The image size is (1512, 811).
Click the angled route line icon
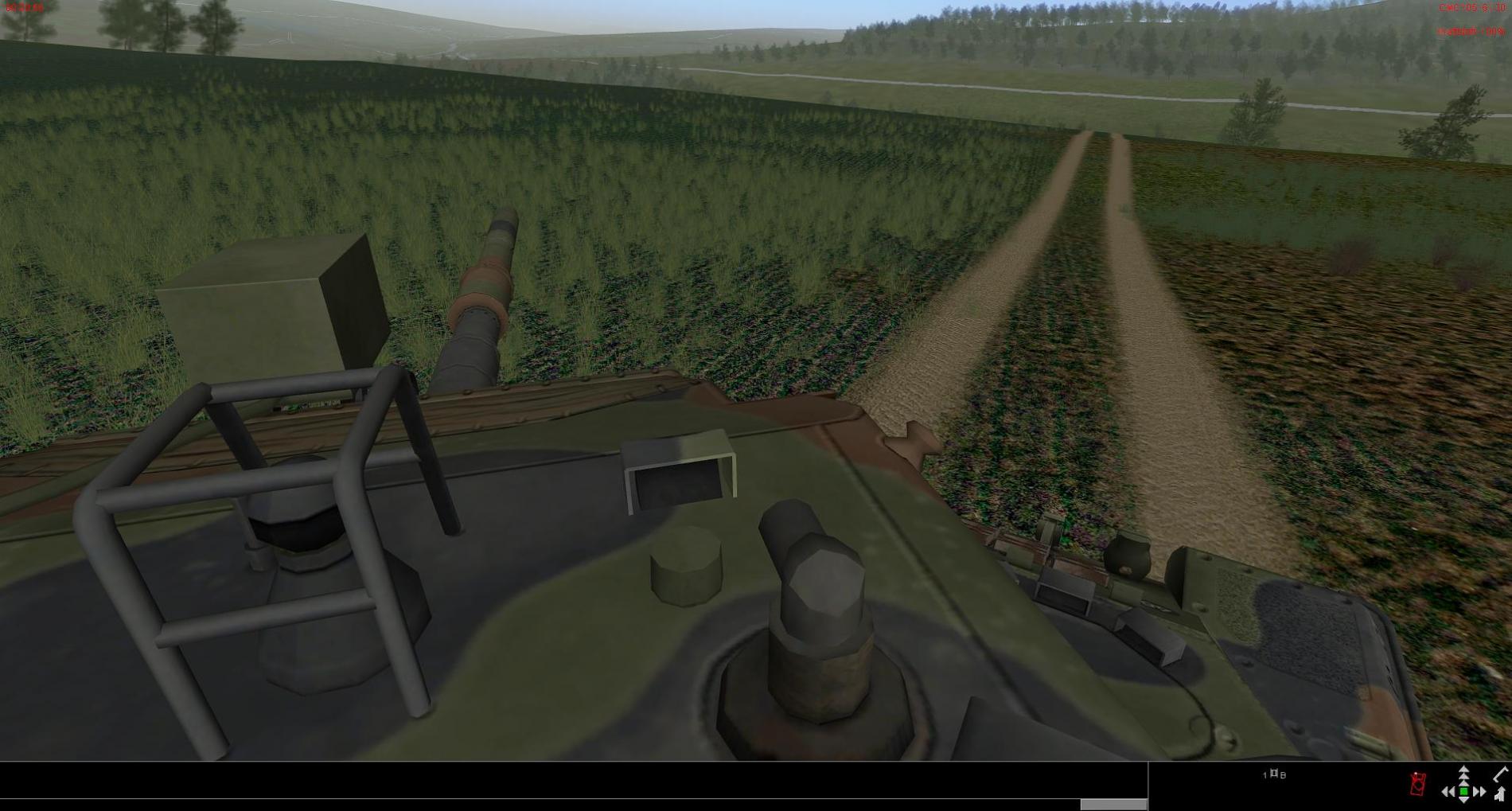click(1500, 774)
